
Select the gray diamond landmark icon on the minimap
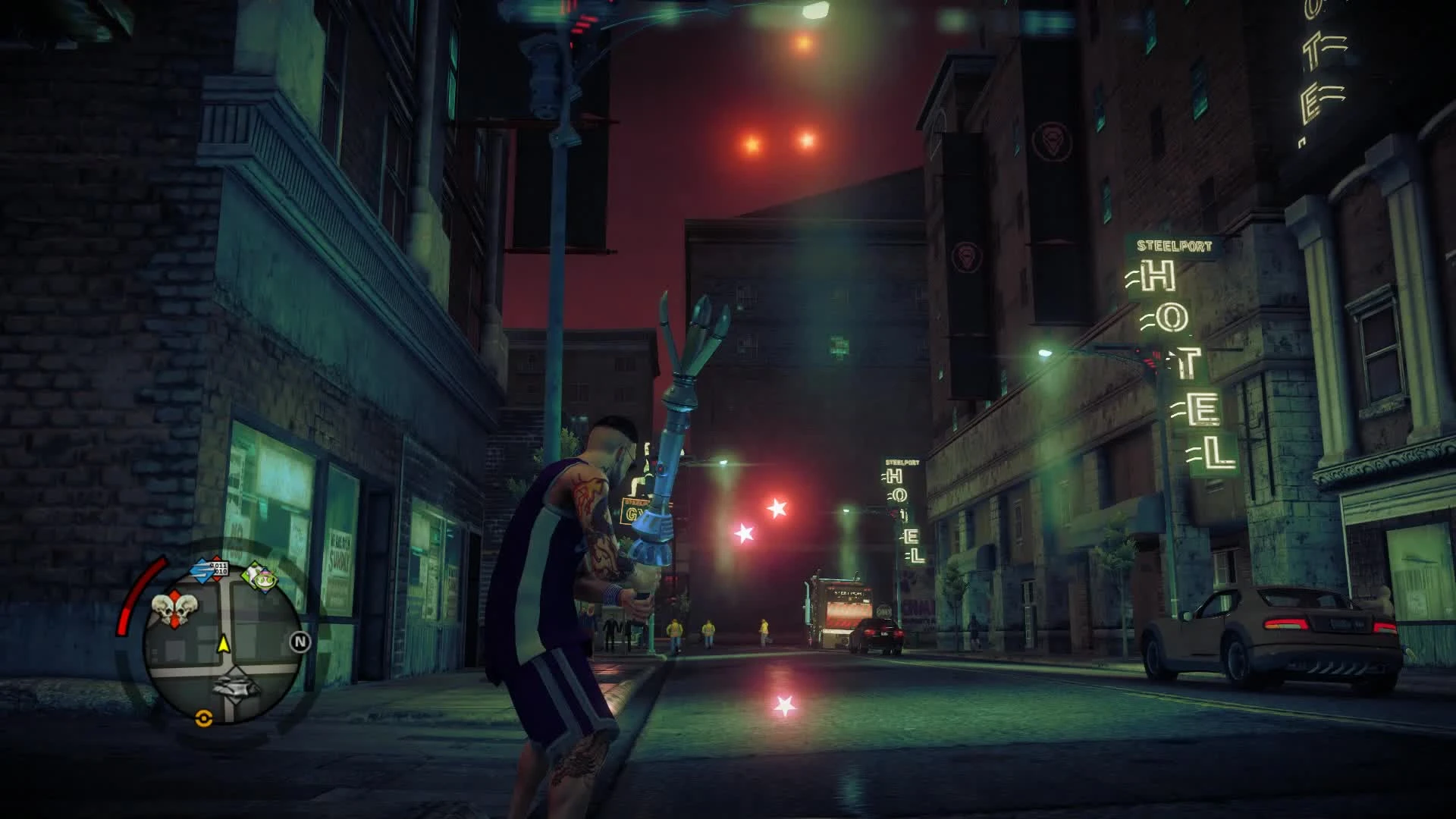tap(235, 686)
